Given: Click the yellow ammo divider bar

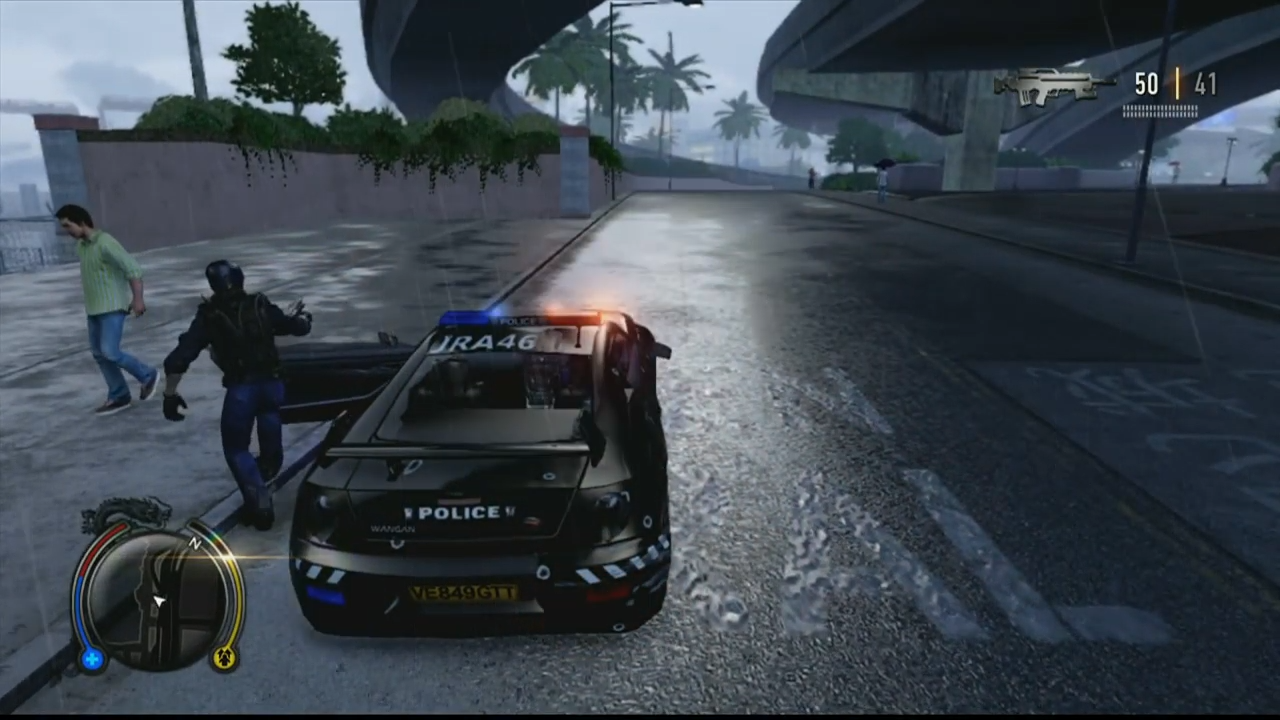Looking at the screenshot, I should [1176, 85].
